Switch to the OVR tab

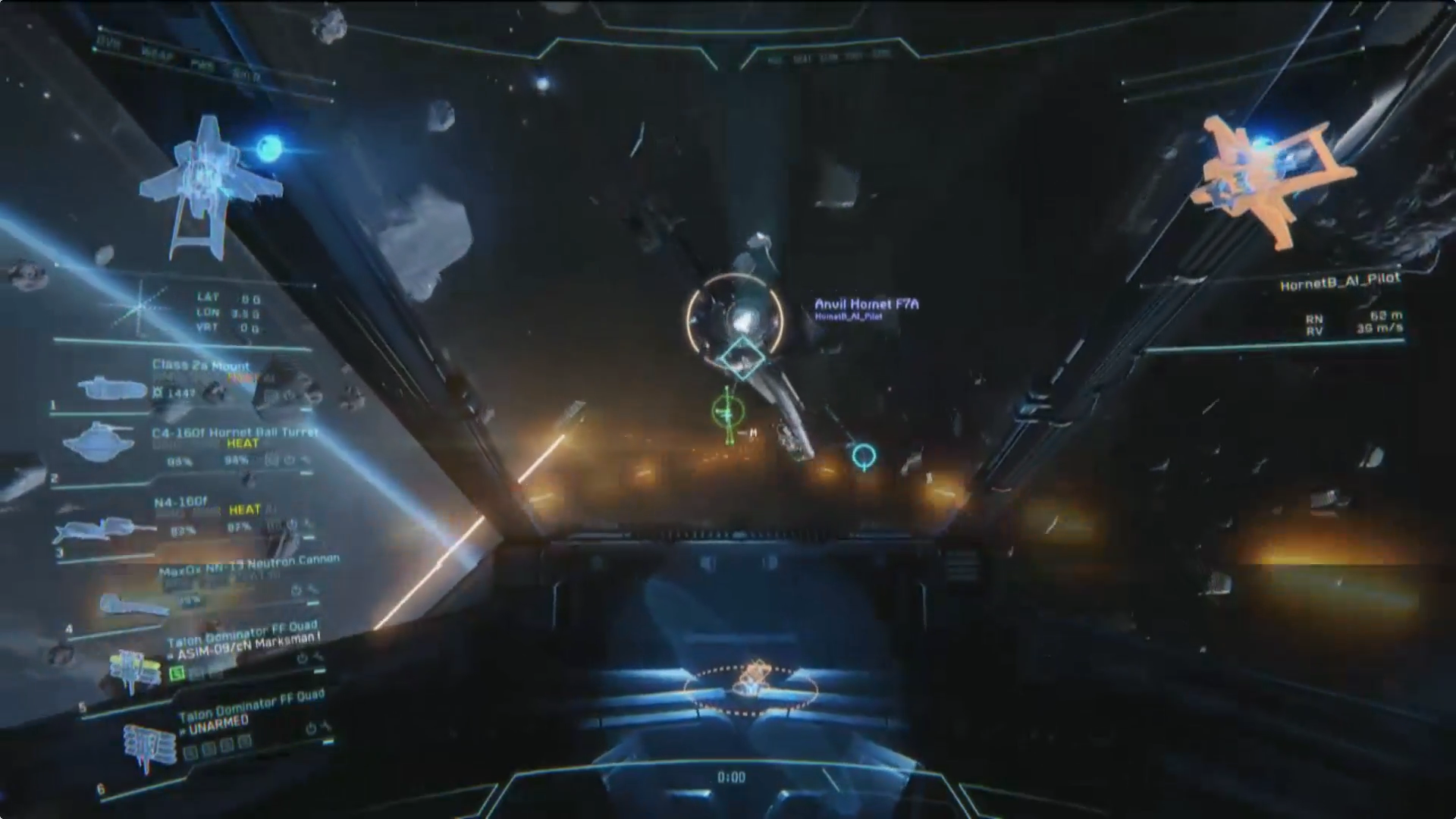pos(111,44)
